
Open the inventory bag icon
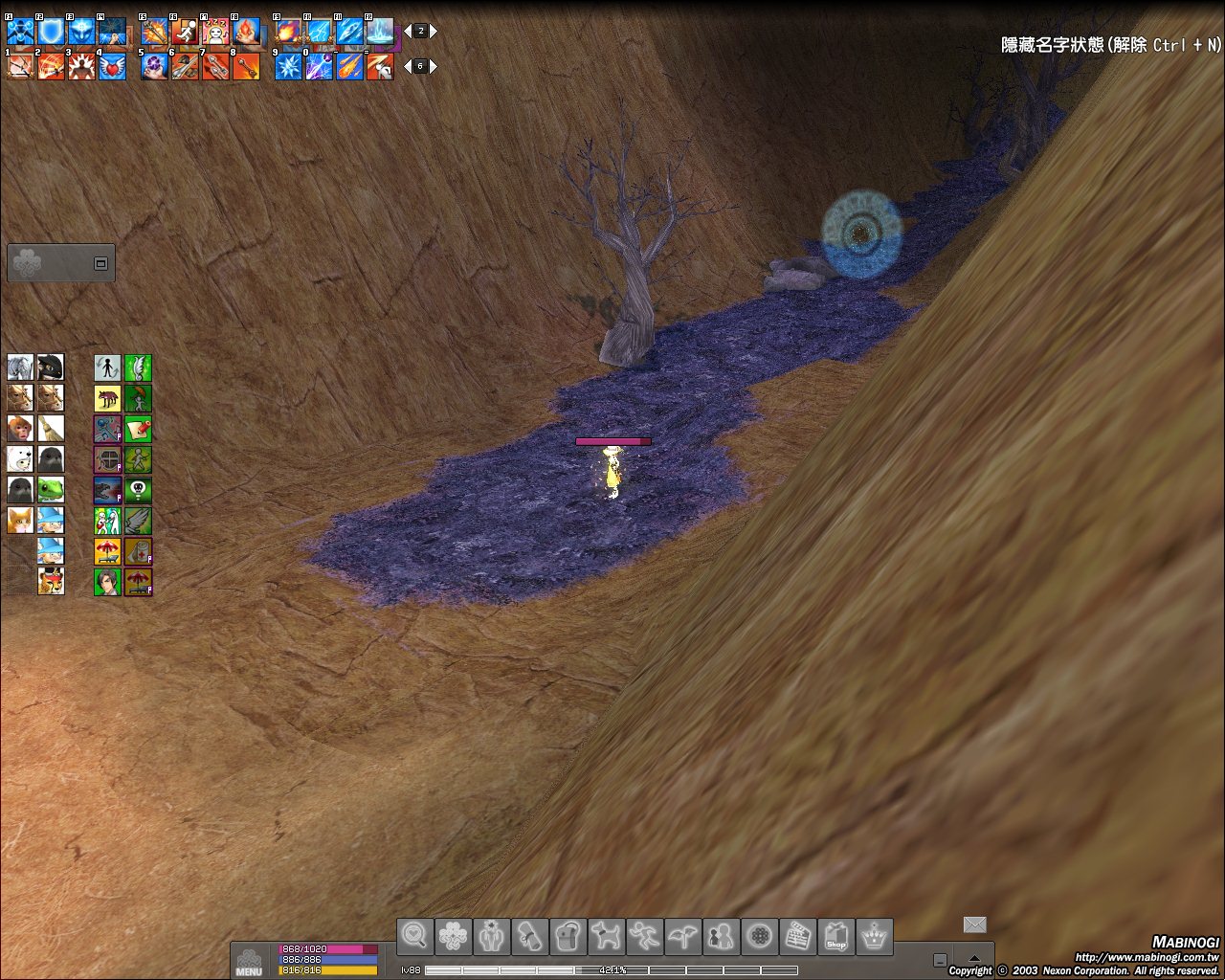click(568, 936)
